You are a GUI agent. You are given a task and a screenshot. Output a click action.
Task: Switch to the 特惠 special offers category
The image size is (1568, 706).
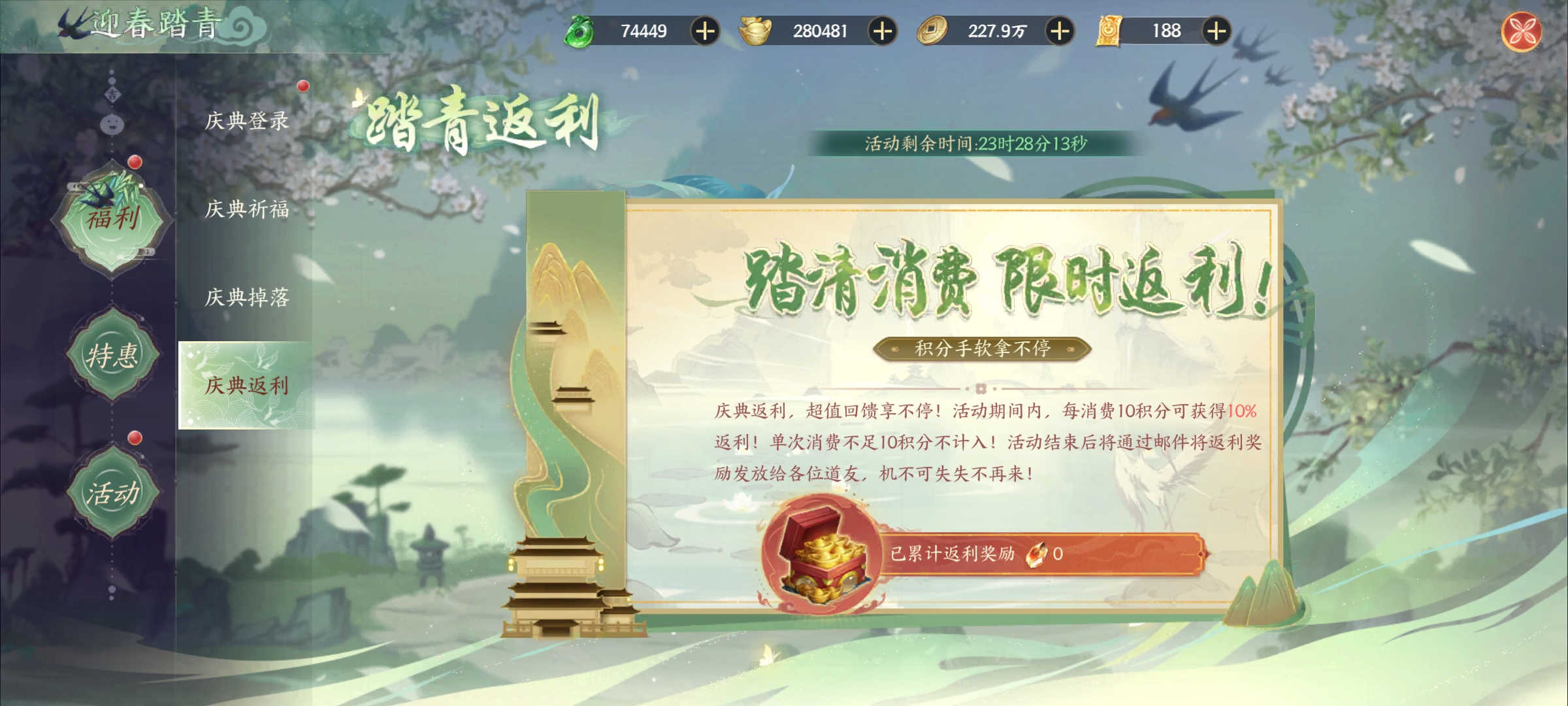tap(112, 356)
